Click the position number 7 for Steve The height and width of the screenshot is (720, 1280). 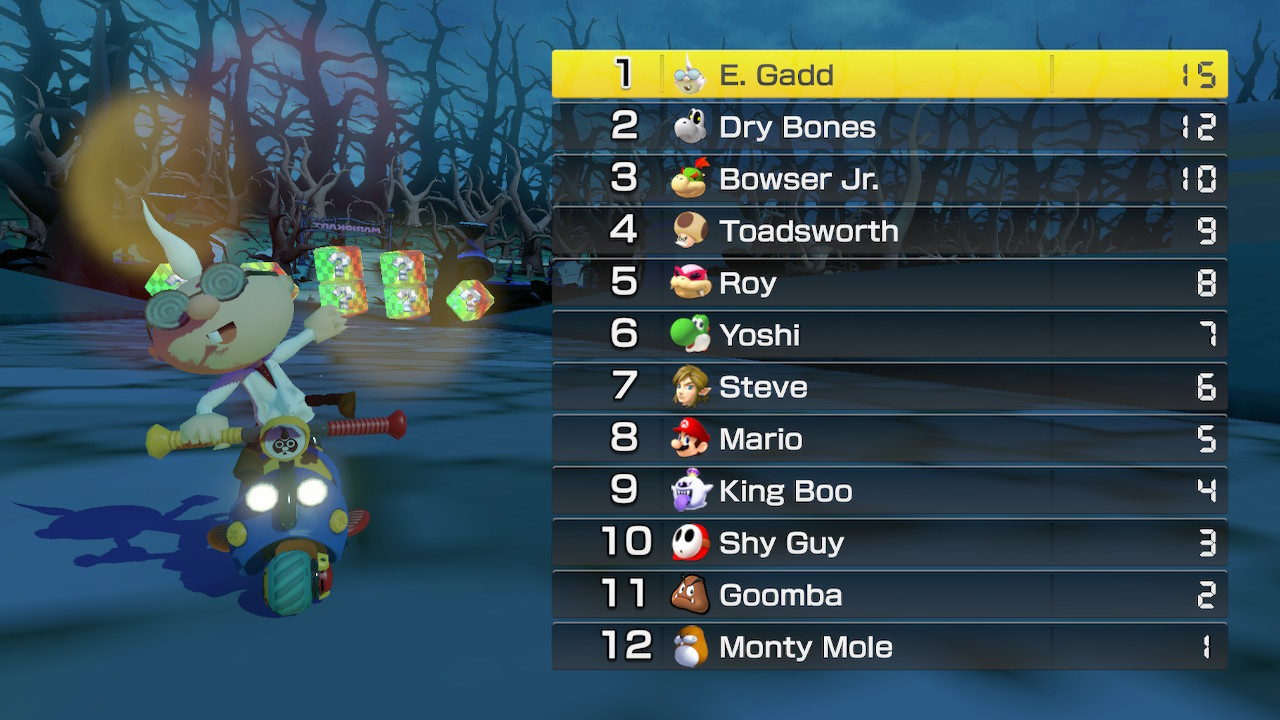pos(625,387)
